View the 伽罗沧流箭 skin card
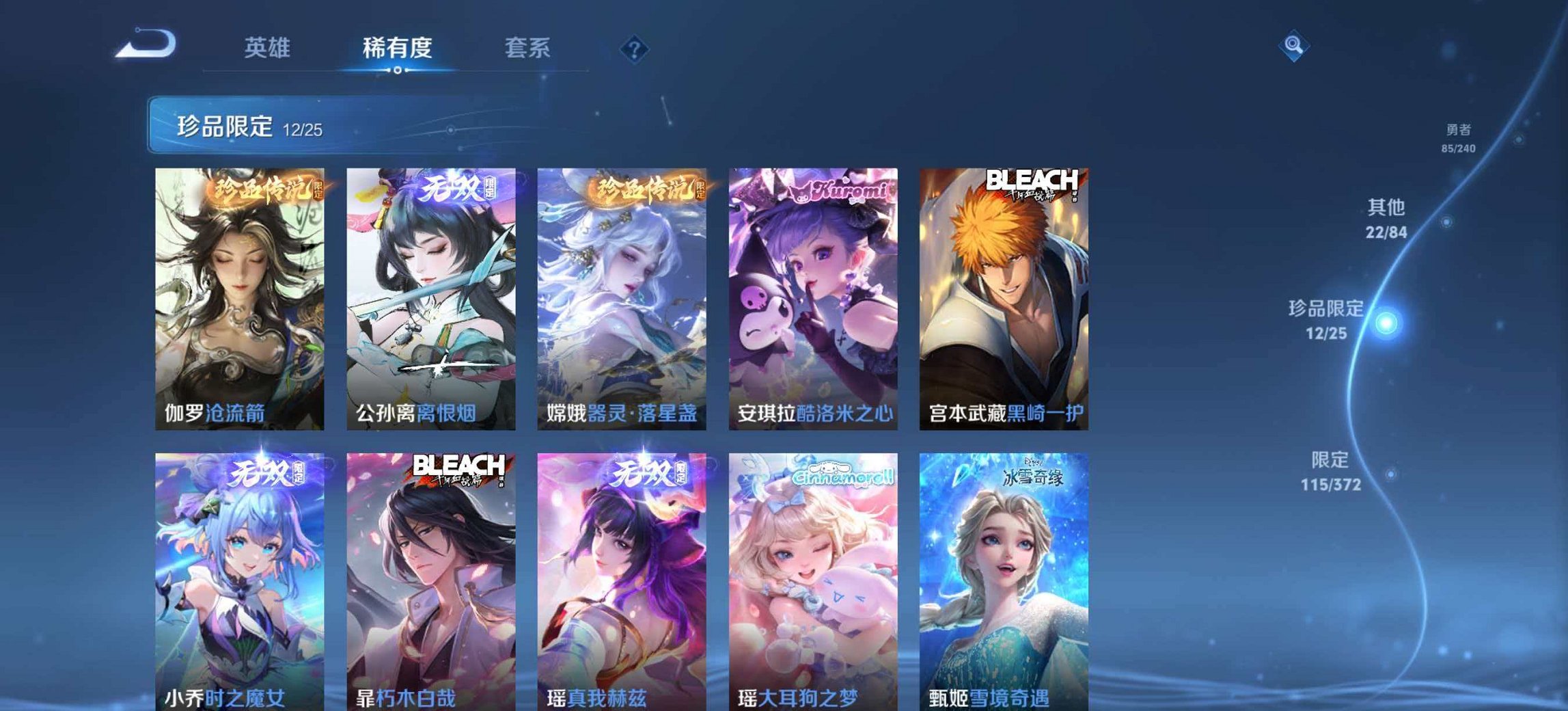 pos(238,294)
